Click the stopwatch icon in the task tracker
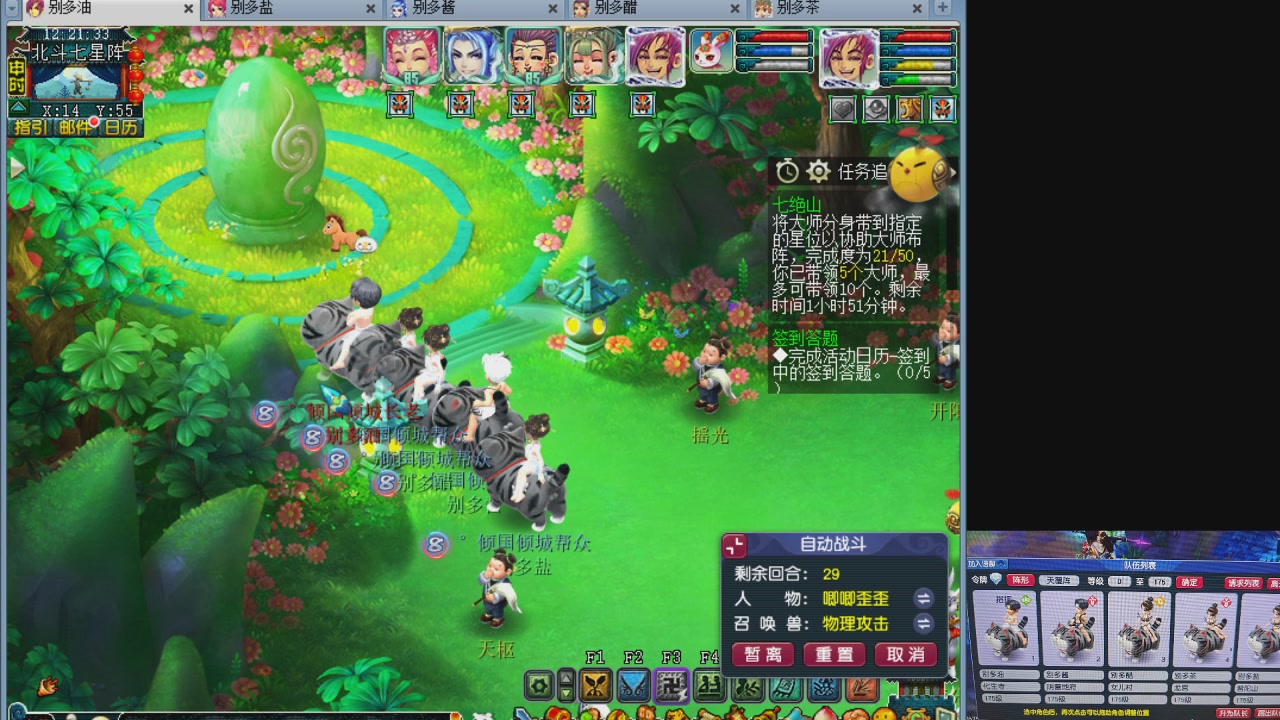 click(x=787, y=171)
